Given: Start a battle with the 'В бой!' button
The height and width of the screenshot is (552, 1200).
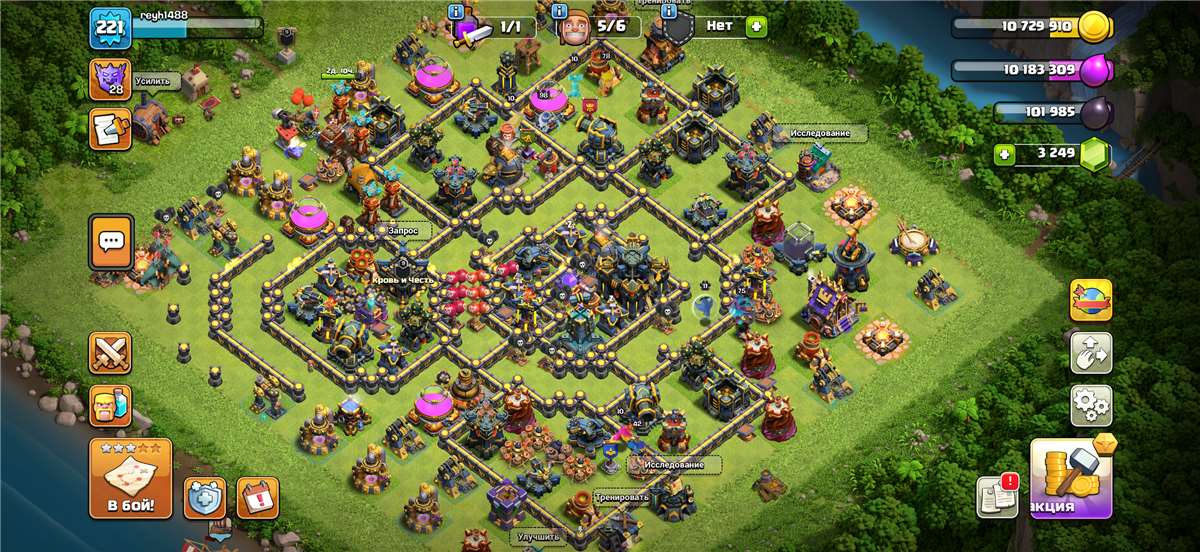Looking at the screenshot, I should pos(130,478).
